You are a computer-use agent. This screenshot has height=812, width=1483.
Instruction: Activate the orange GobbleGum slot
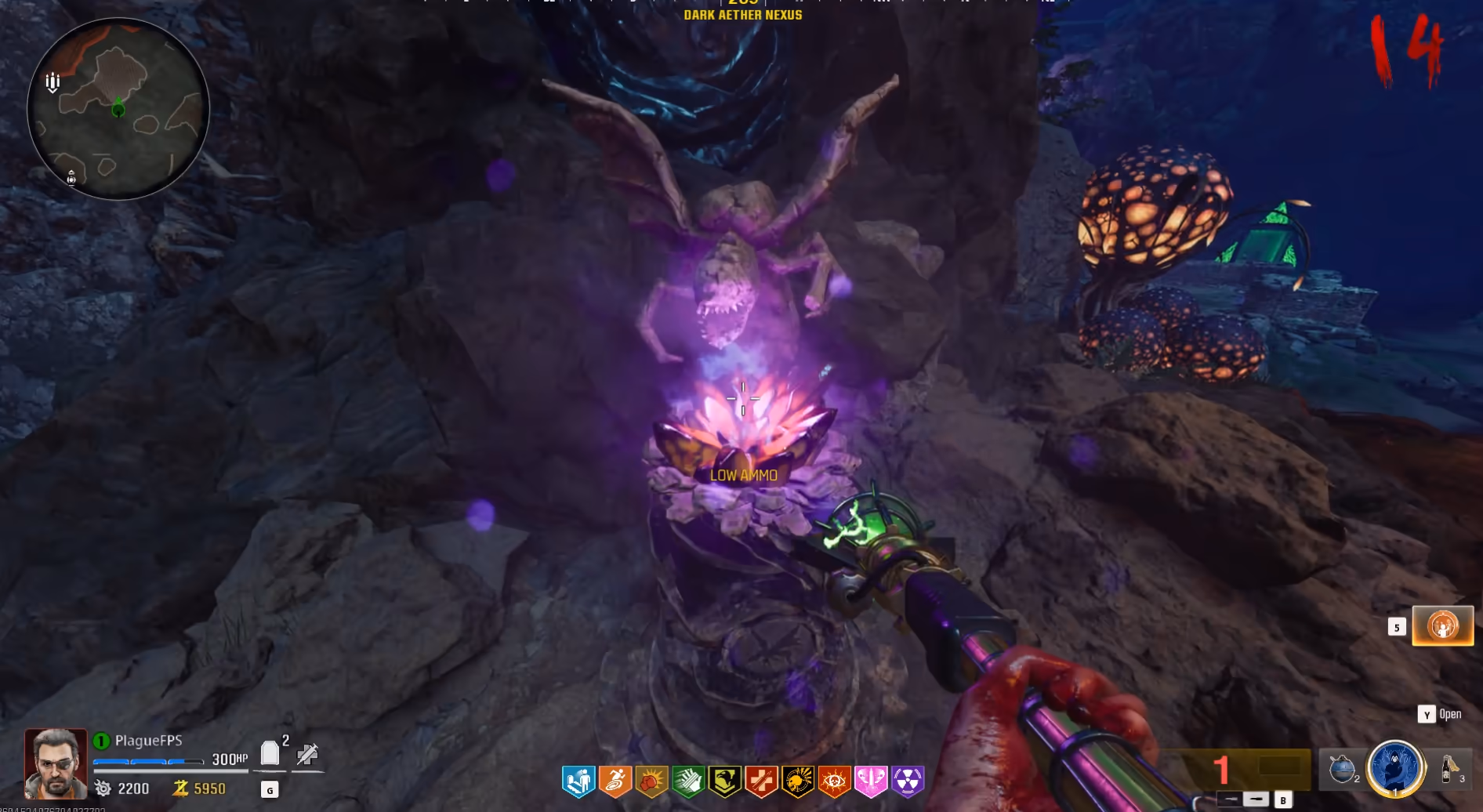tap(1442, 626)
